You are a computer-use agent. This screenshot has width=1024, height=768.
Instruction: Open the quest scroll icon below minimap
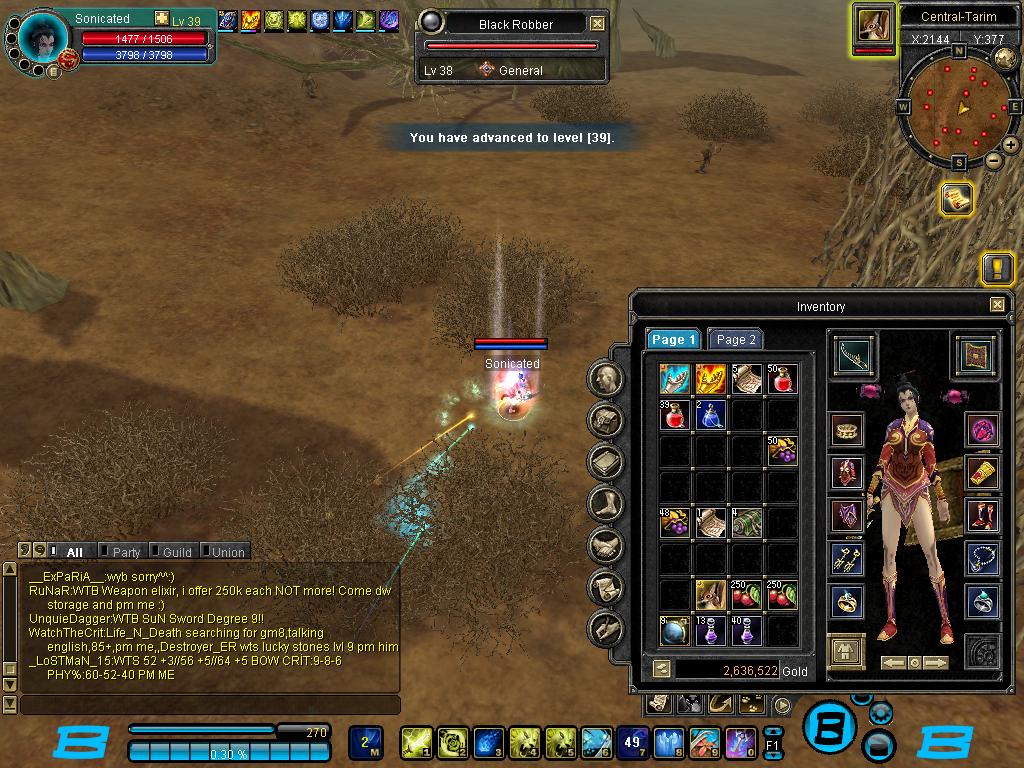pos(957,198)
